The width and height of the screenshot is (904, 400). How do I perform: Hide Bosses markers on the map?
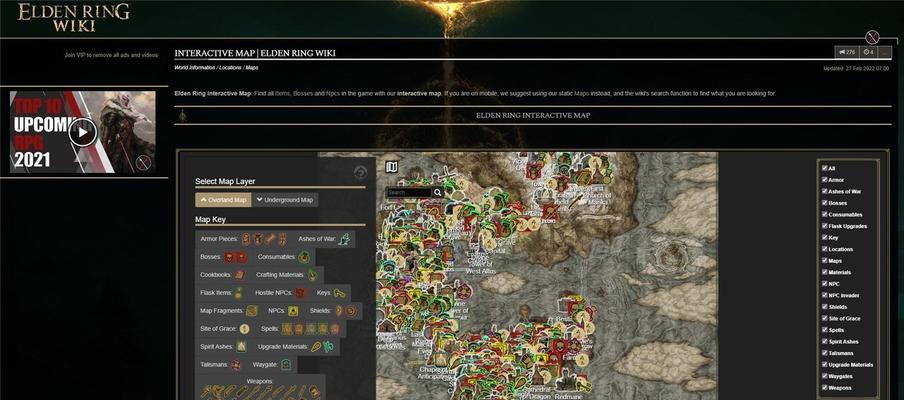[824, 203]
